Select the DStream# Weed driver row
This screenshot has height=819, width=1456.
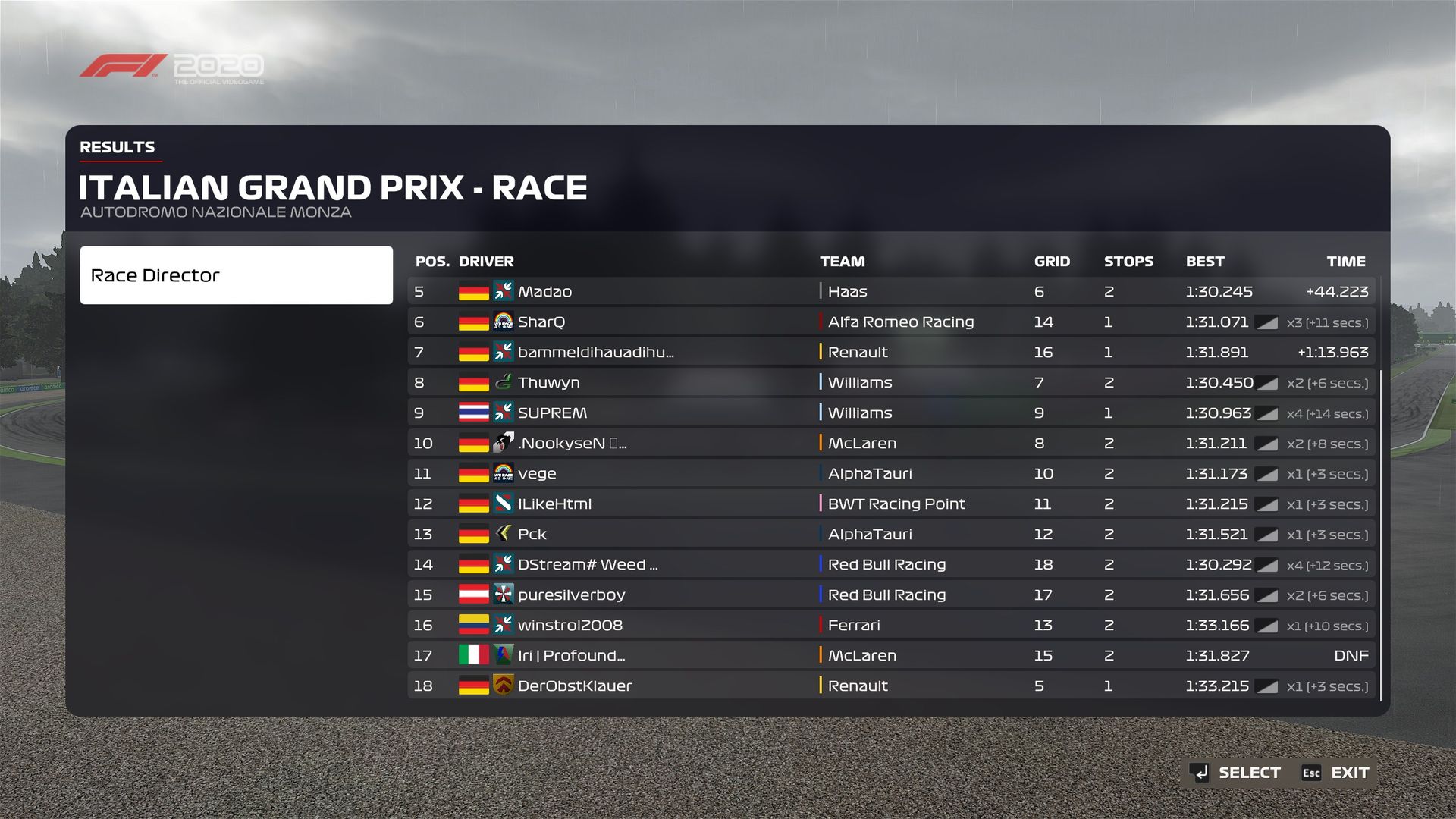[x=891, y=564]
